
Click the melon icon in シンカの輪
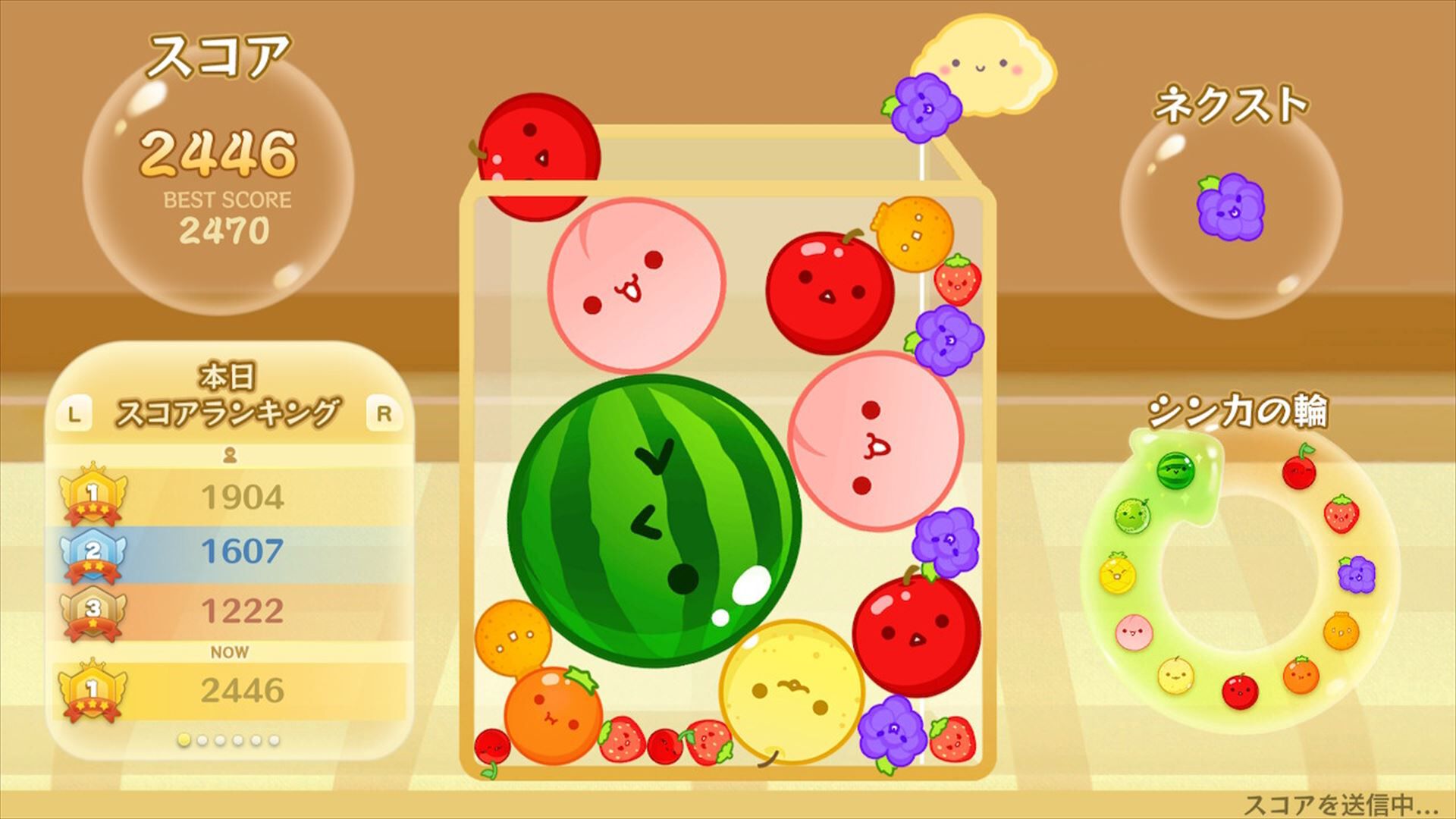tap(1131, 514)
